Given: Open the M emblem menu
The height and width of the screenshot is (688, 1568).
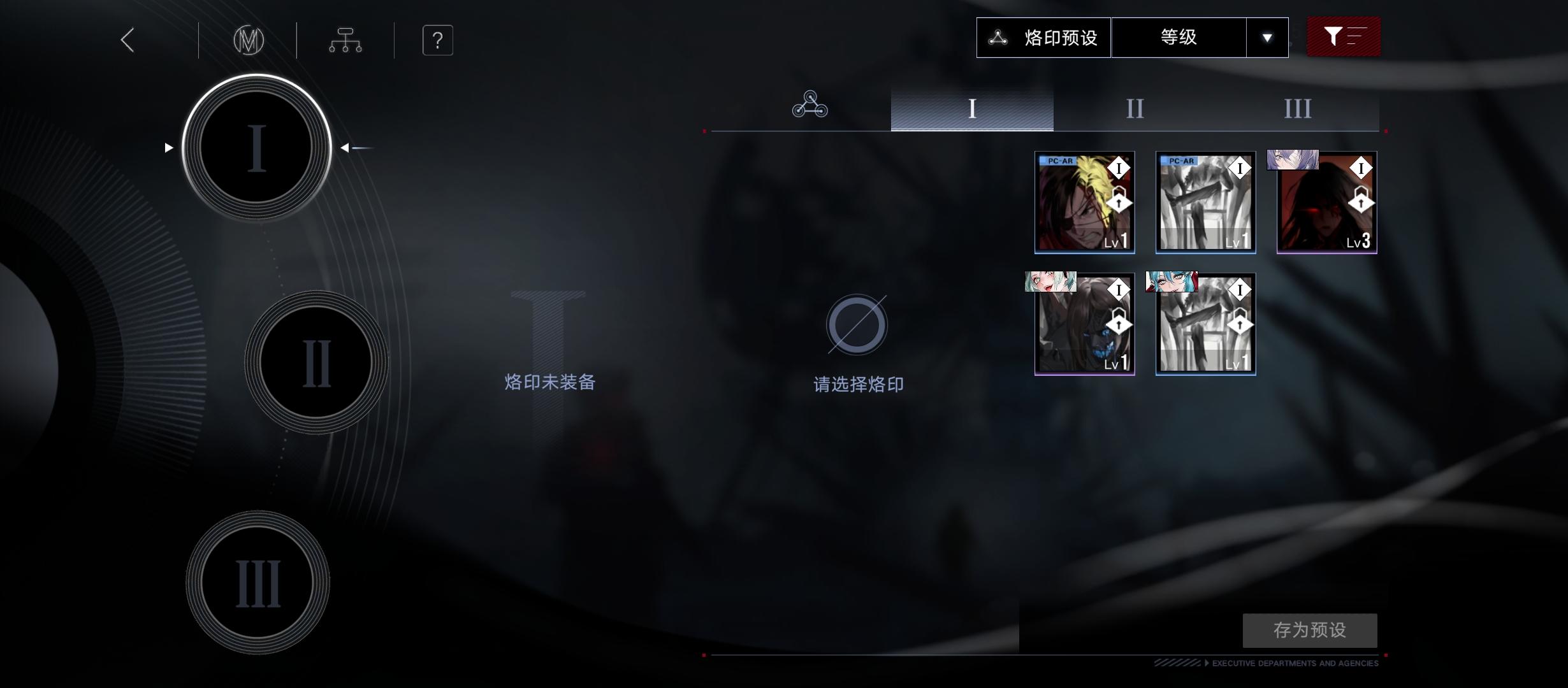Looking at the screenshot, I should (248, 39).
